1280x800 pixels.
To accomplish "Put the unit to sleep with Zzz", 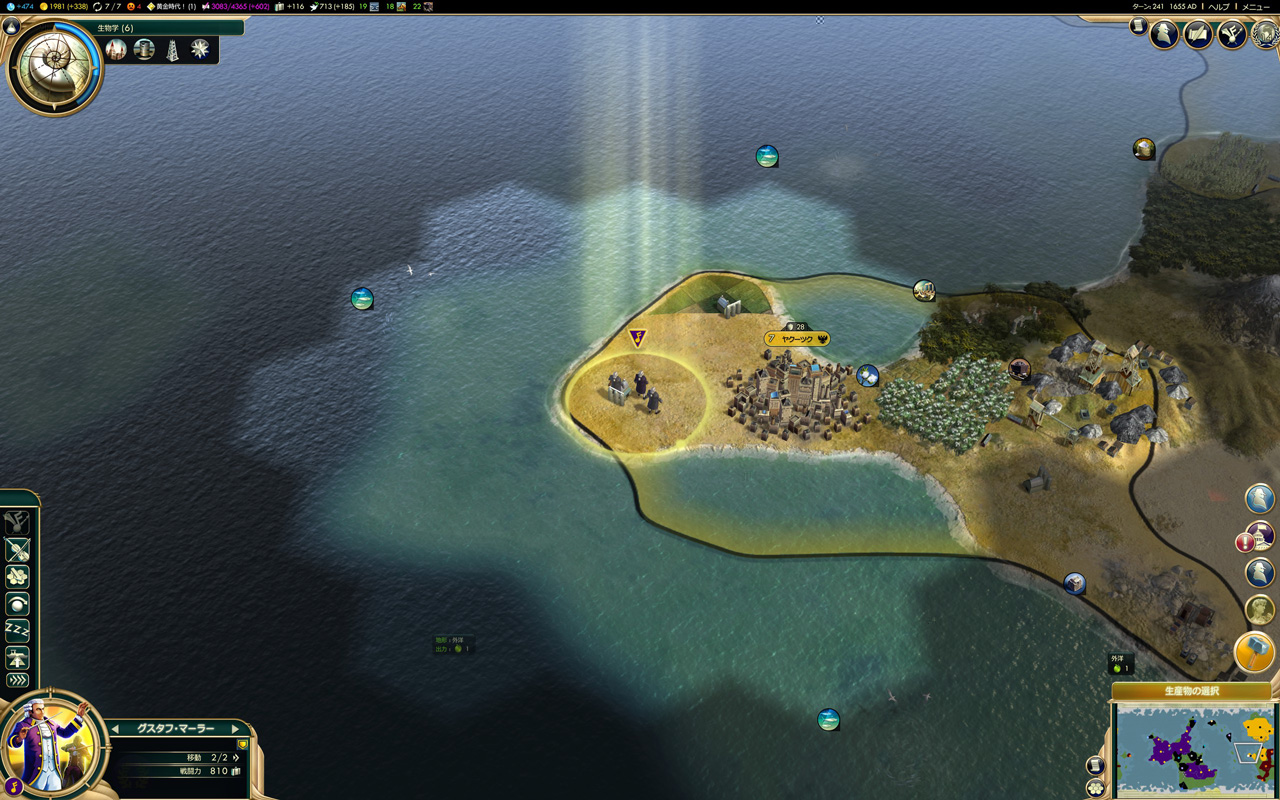I will 18,630.
